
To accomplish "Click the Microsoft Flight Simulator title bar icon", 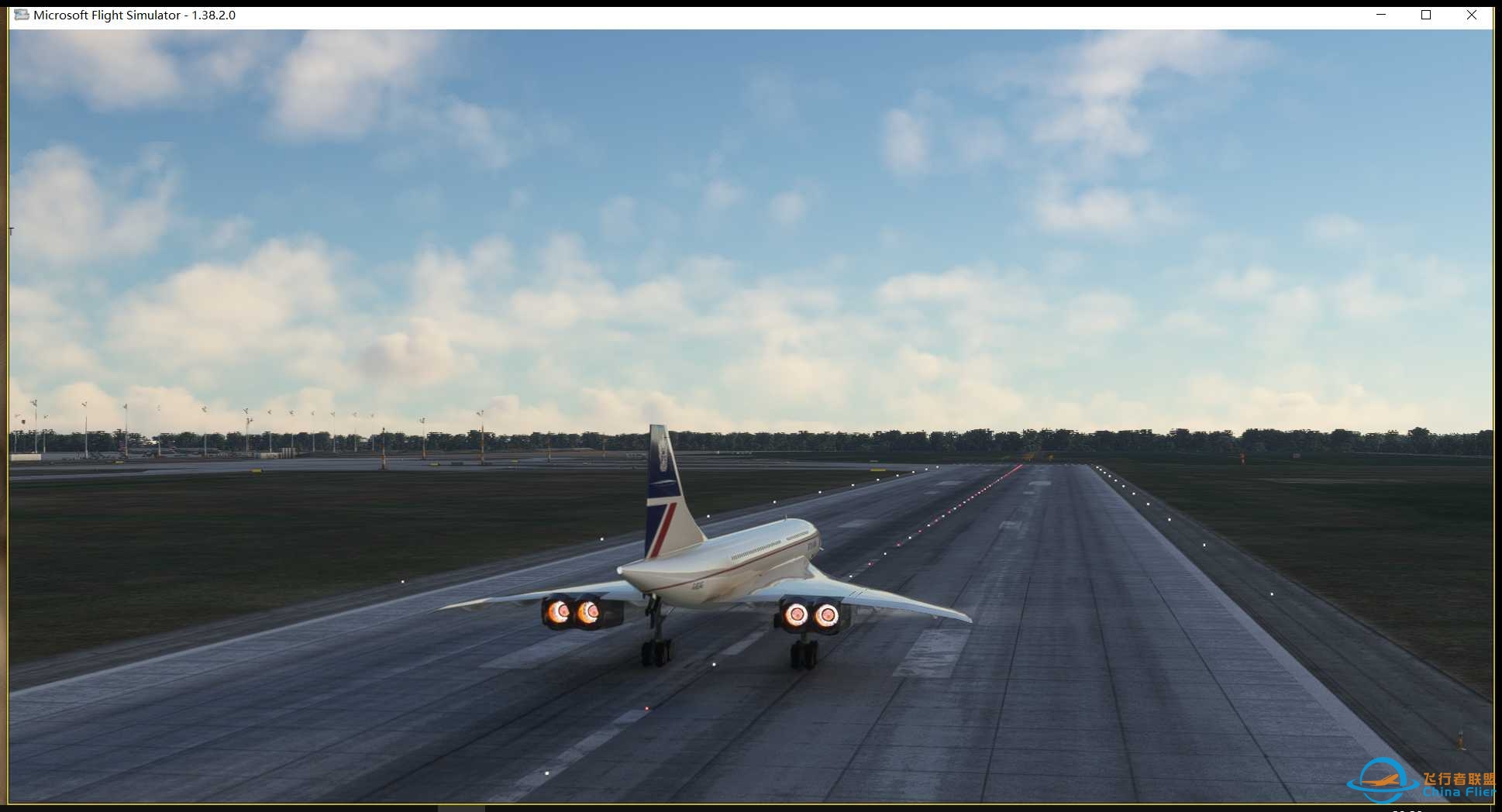I will tap(22, 15).
